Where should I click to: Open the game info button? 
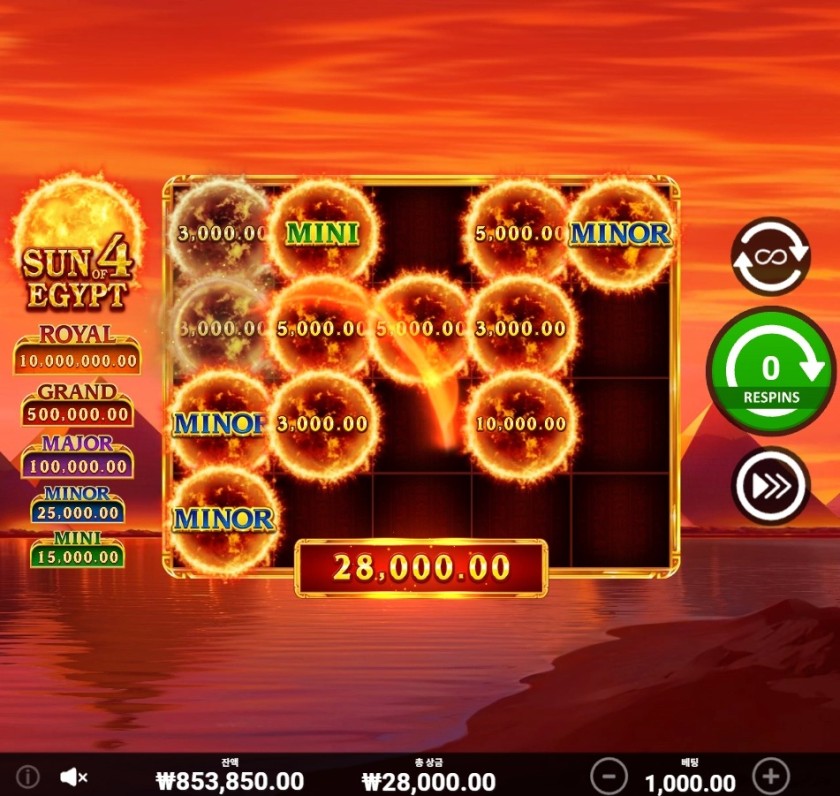[x=28, y=776]
